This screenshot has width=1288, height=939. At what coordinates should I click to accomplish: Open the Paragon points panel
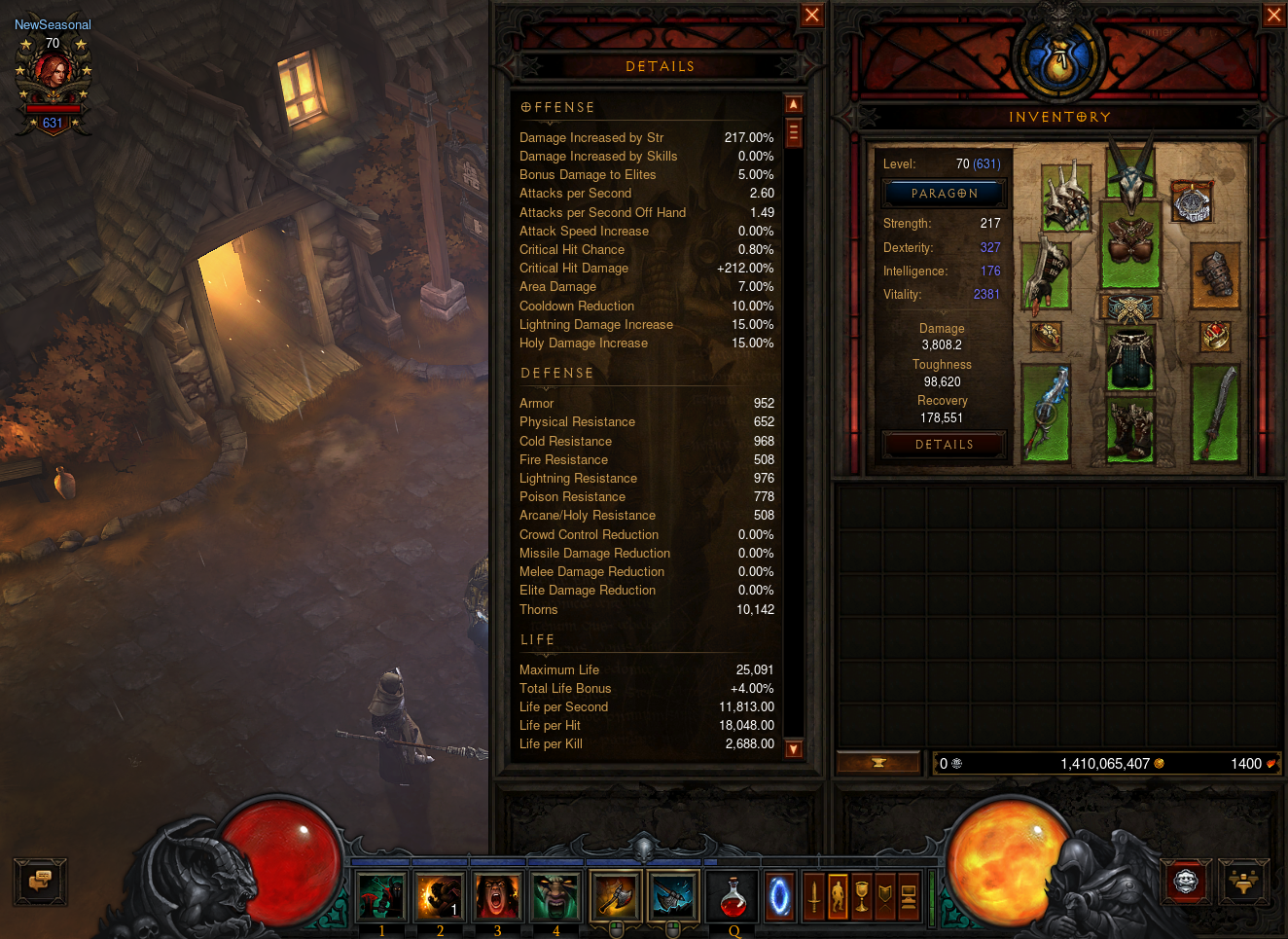coord(944,194)
